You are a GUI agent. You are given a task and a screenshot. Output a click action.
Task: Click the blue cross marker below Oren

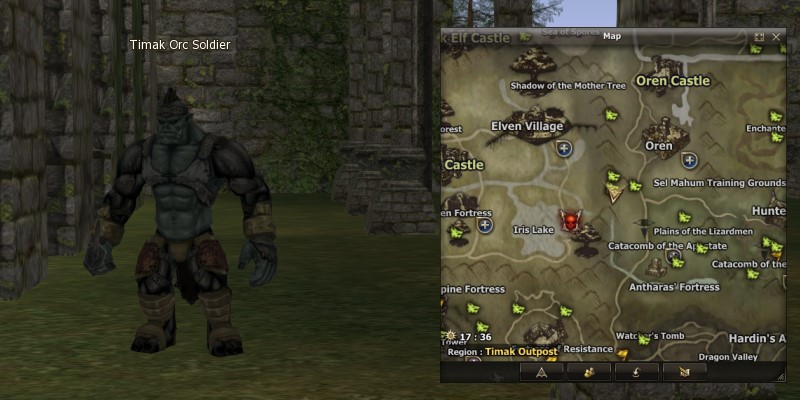click(x=689, y=160)
